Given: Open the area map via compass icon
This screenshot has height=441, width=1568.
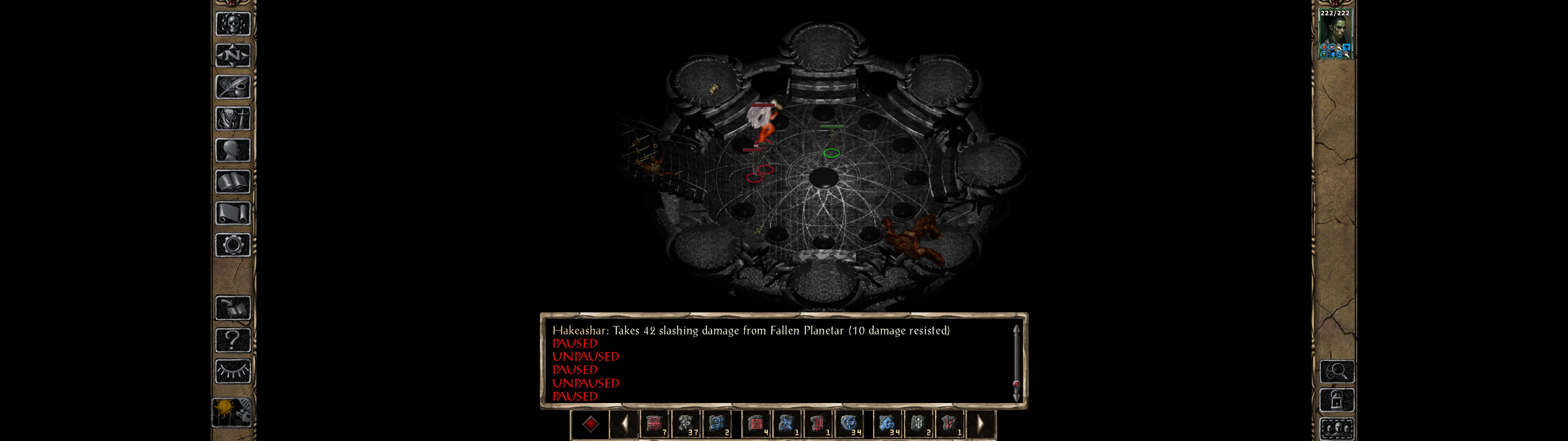Looking at the screenshot, I should pyautogui.click(x=233, y=56).
